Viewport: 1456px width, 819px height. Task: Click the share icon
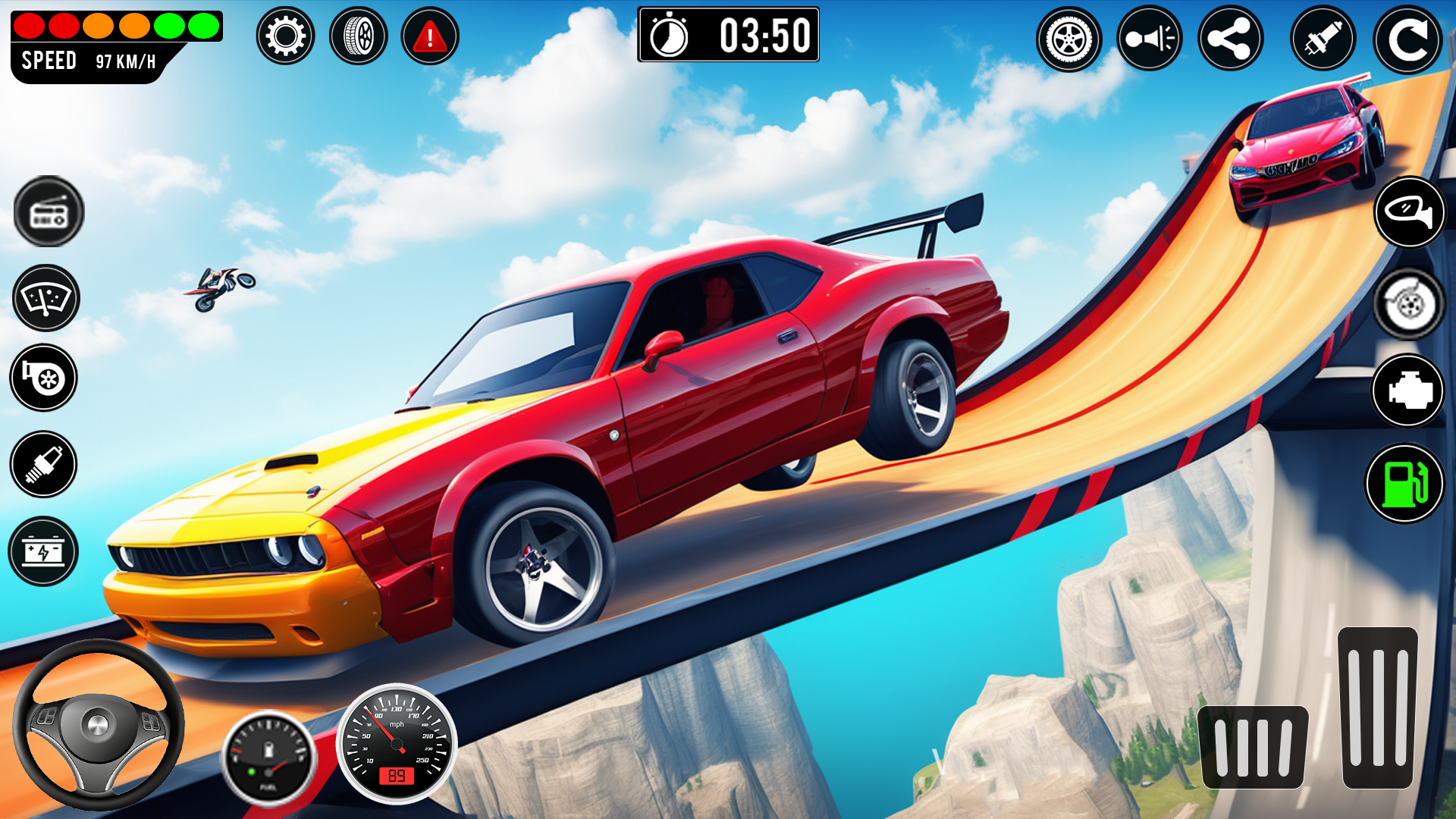(1230, 39)
